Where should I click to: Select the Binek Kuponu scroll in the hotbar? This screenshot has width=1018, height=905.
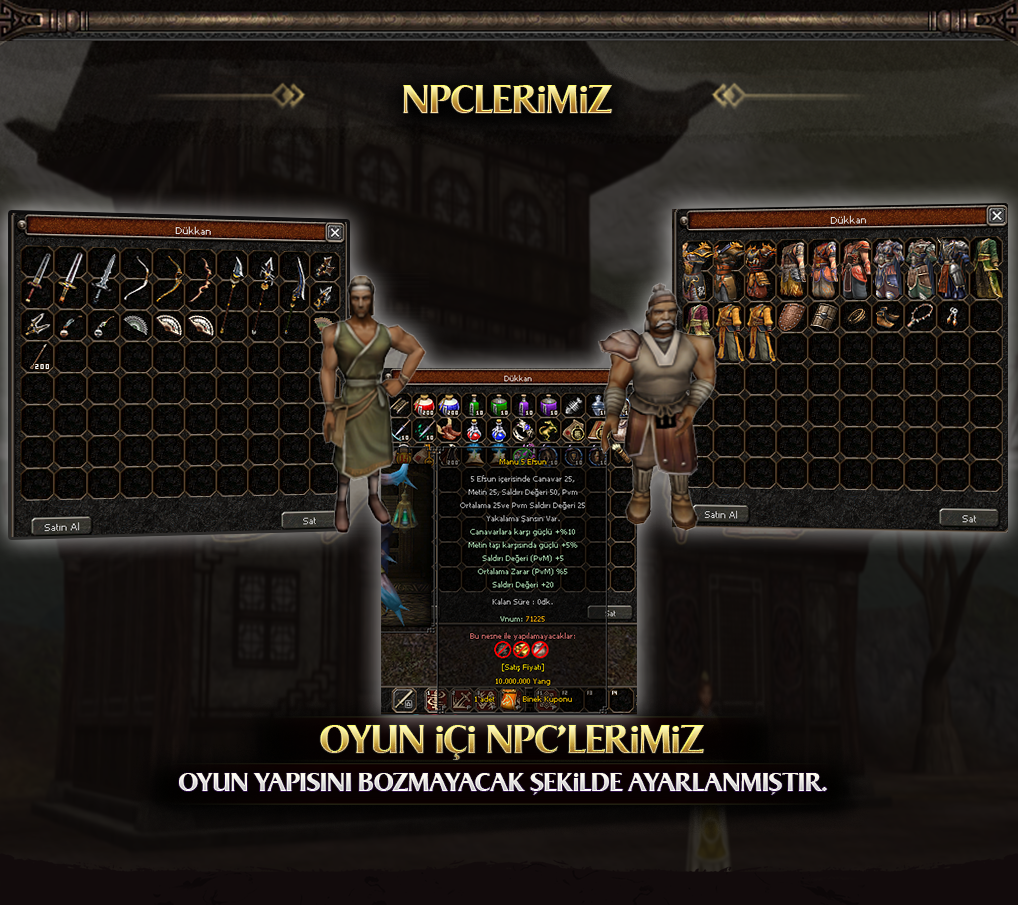point(510,699)
